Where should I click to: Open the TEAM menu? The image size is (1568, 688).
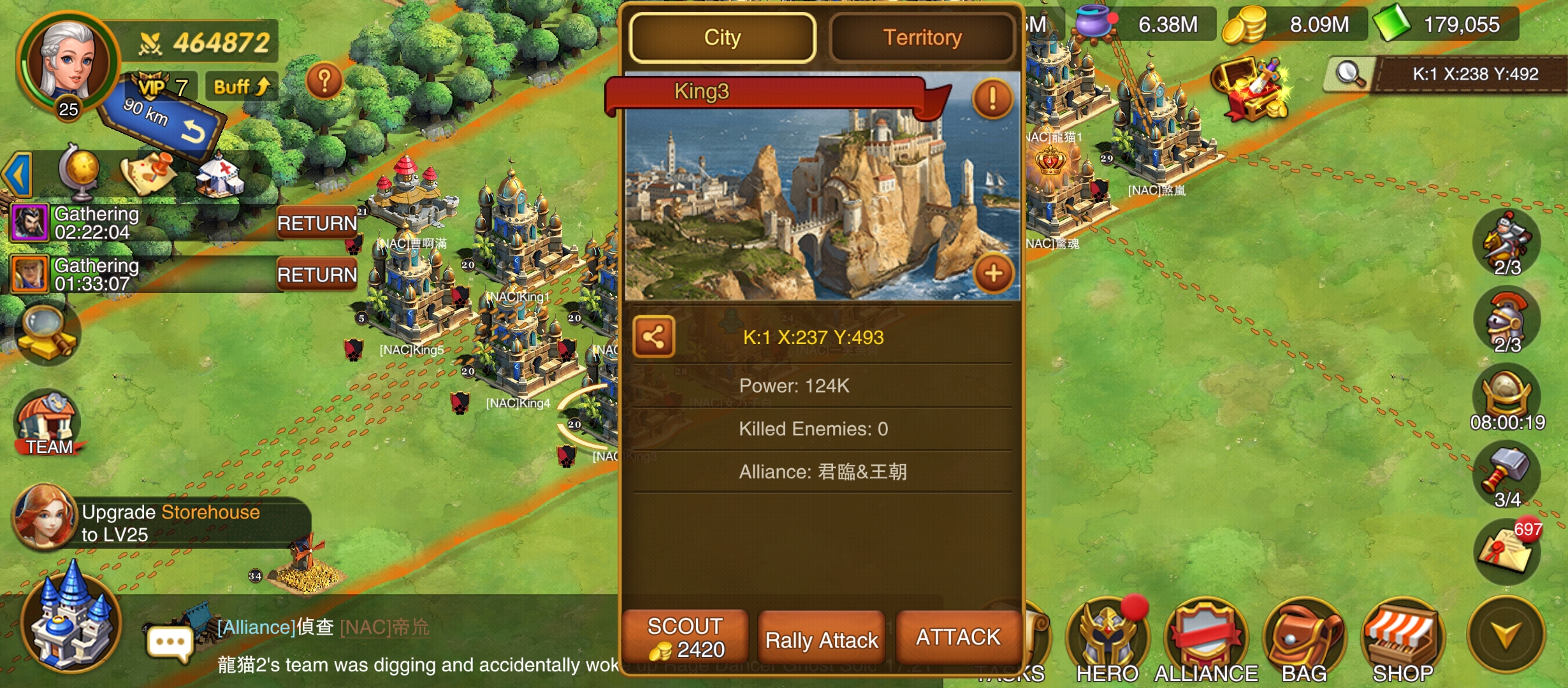click(48, 424)
